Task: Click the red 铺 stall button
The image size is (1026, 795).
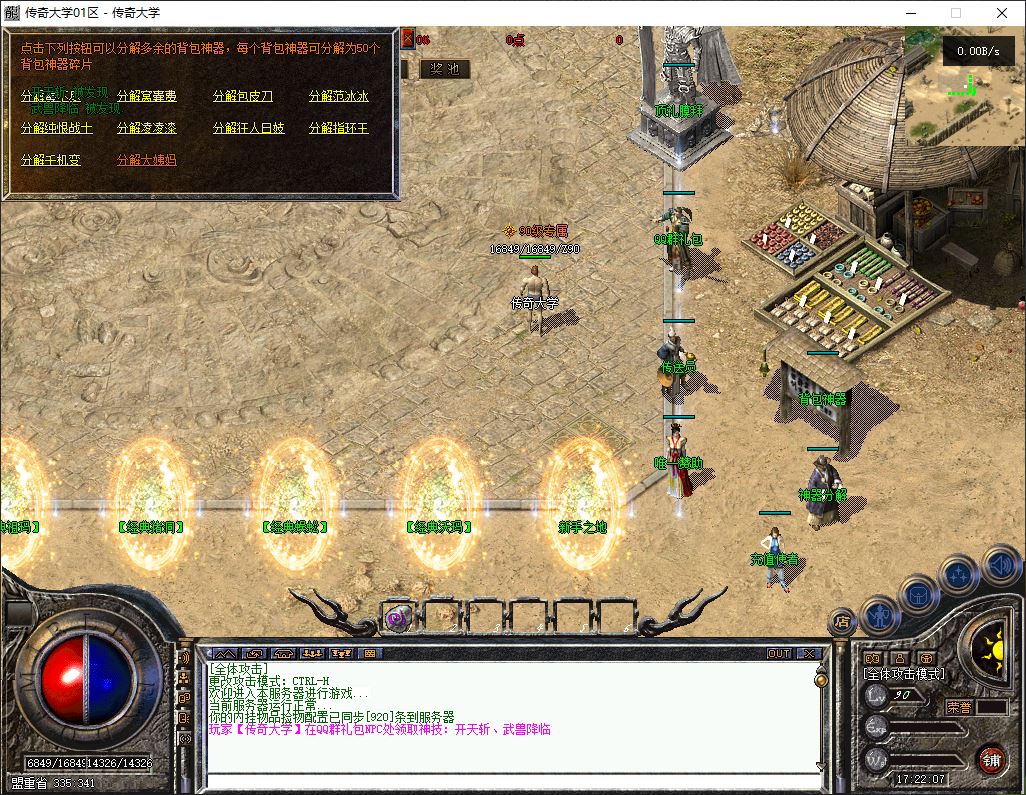Action: [991, 759]
